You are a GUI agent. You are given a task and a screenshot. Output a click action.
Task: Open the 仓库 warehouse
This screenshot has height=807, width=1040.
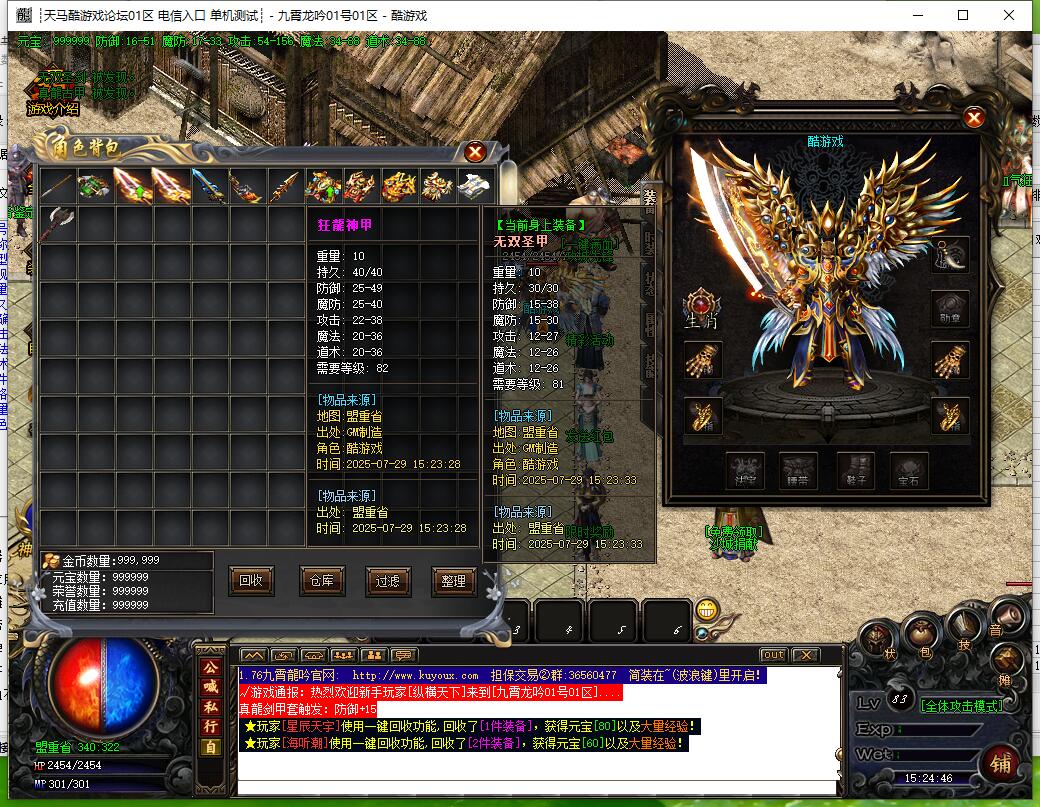321,580
